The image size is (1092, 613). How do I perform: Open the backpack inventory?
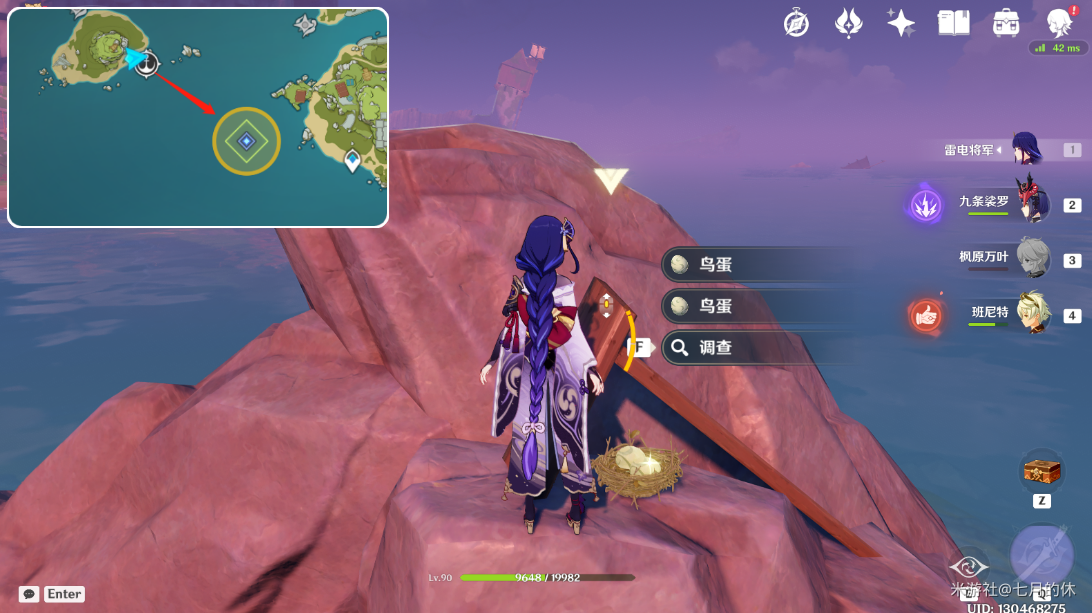[x=1005, y=23]
